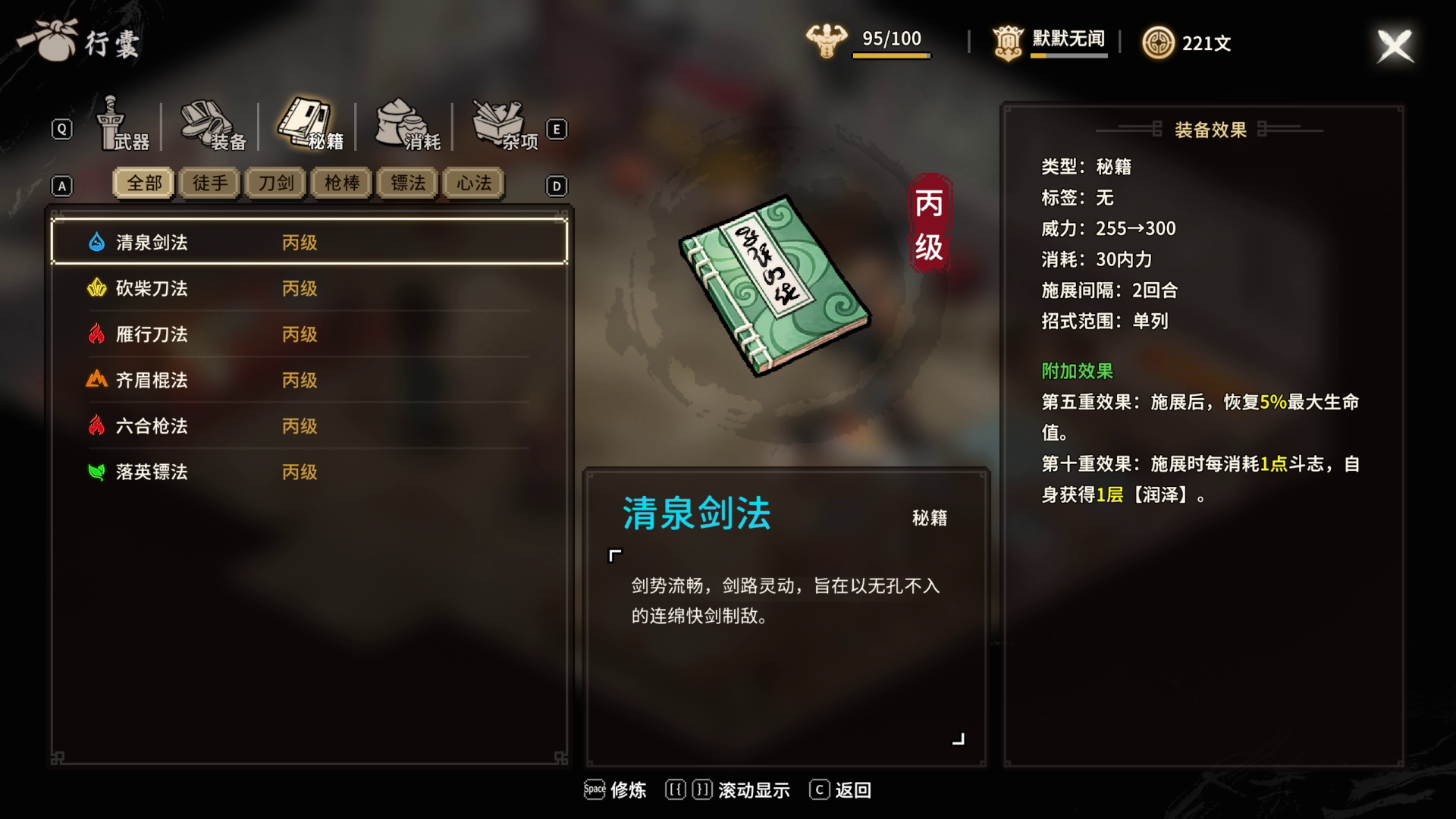Toggle the 刀剑 filter

coord(275,184)
